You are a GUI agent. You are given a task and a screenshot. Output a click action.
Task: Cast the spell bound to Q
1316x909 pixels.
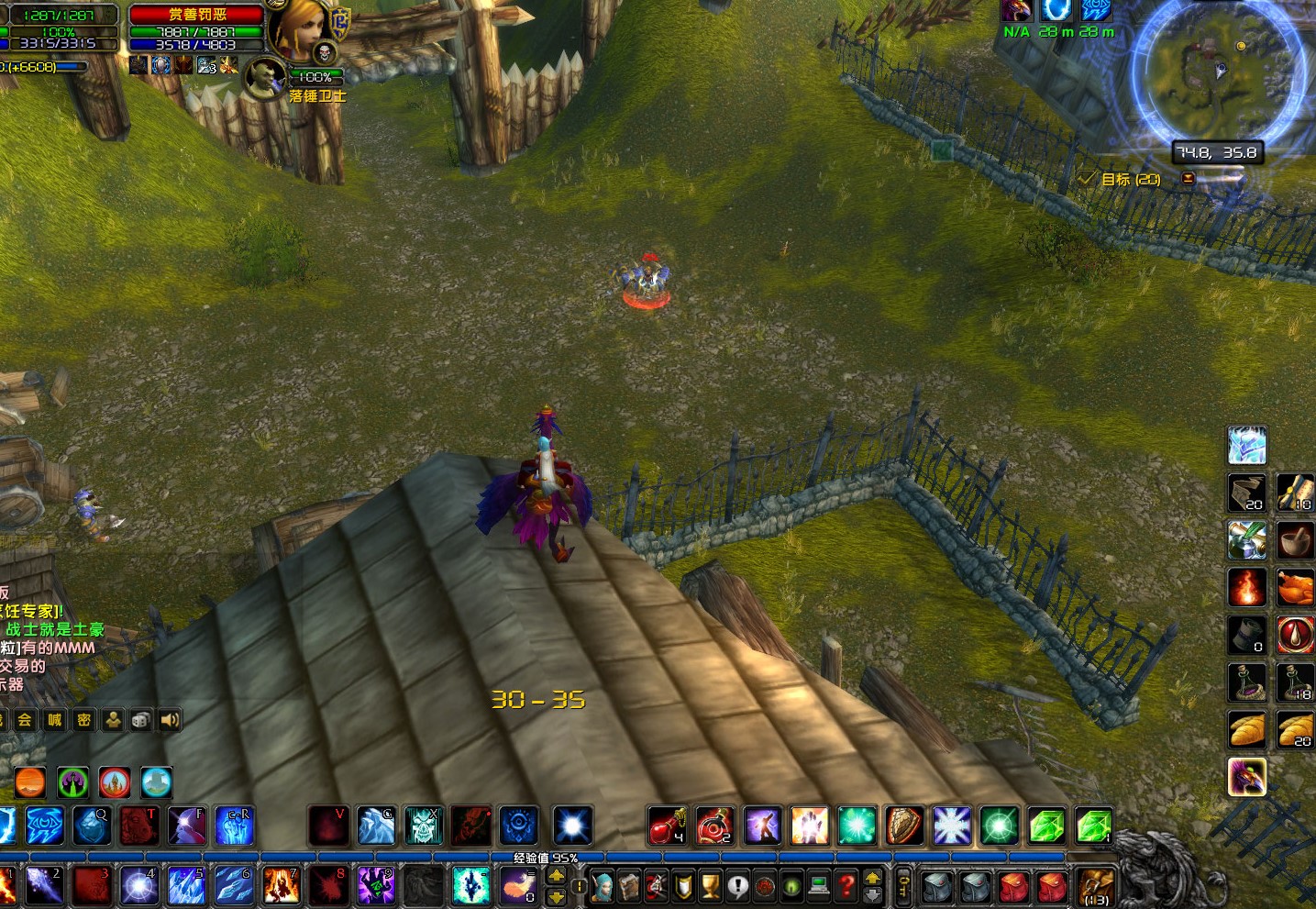[x=93, y=826]
